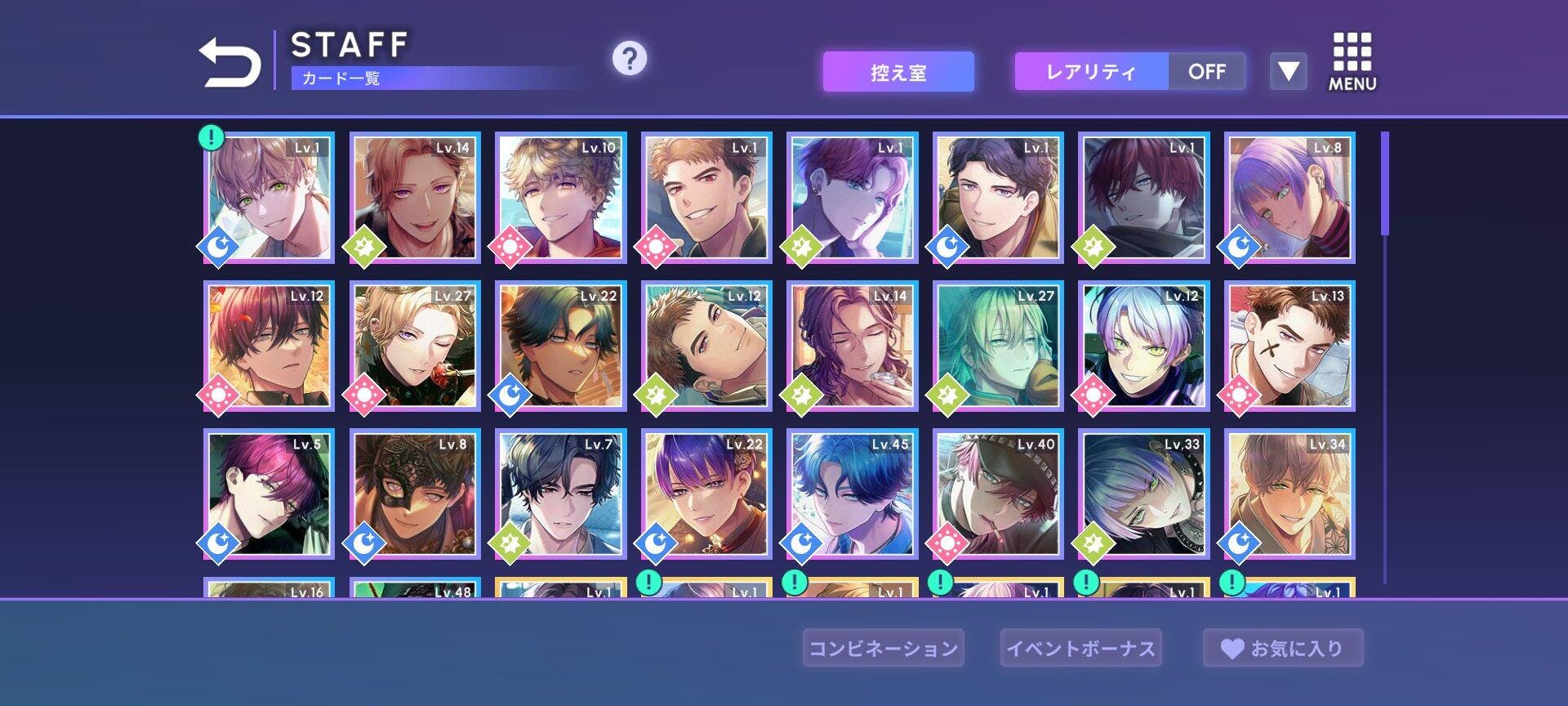The height and width of the screenshot is (706, 1568).
Task: Select the Lv.13 card with X cheek mark
Action: pyautogui.click(x=1290, y=346)
